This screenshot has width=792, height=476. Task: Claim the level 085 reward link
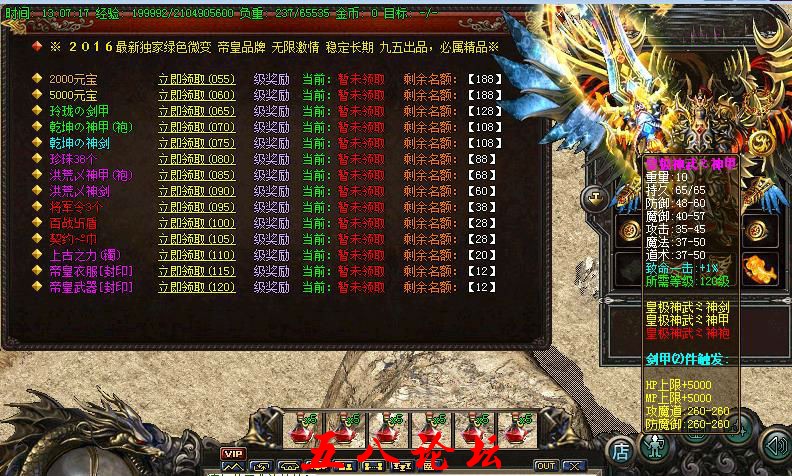click(x=196, y=175)
